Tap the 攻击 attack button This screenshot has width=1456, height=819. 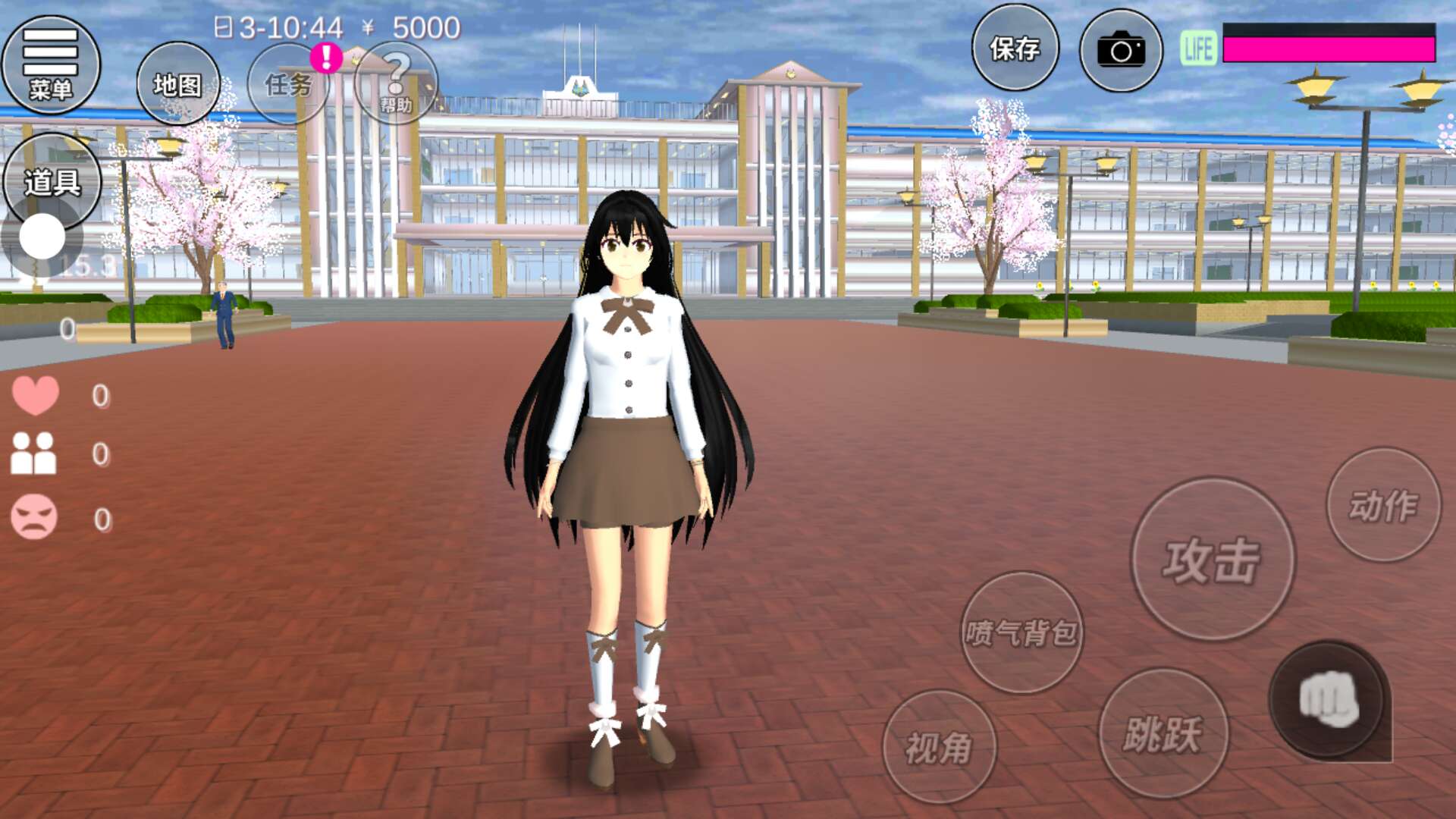click(x=1213, y=560)
